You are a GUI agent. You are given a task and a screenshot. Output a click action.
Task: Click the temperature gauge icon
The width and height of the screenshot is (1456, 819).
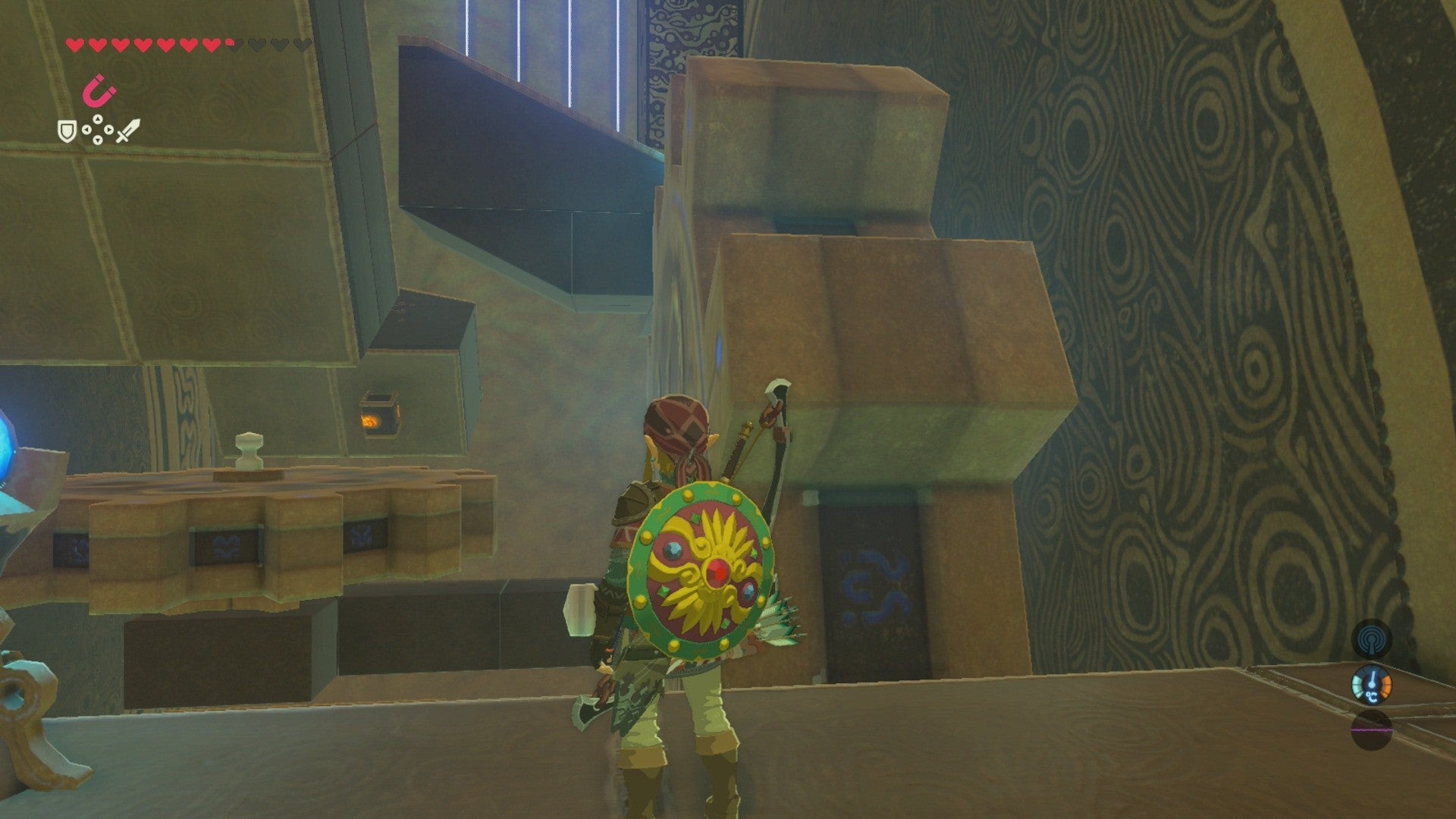[x=1371, y=685]
